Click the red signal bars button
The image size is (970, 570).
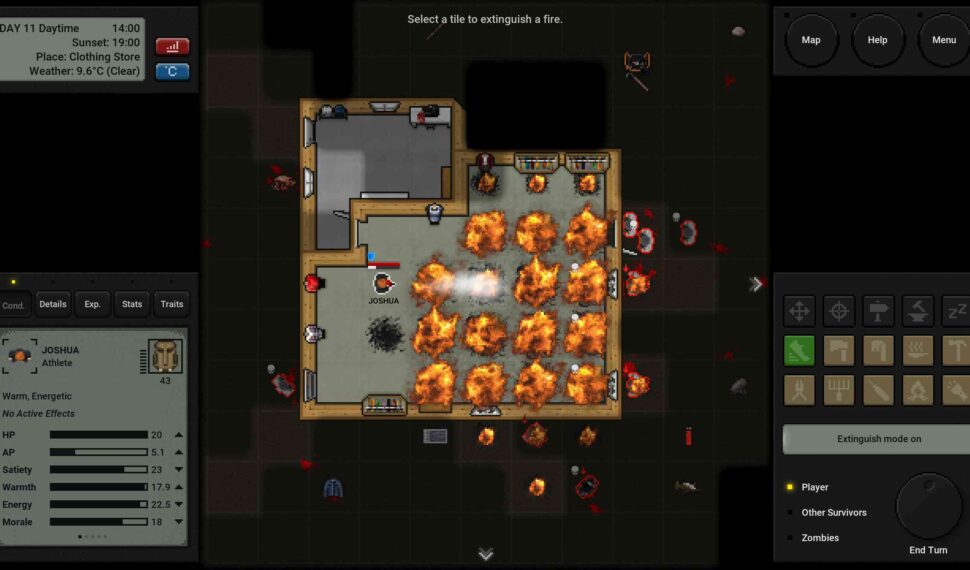[x=172, y=46]
